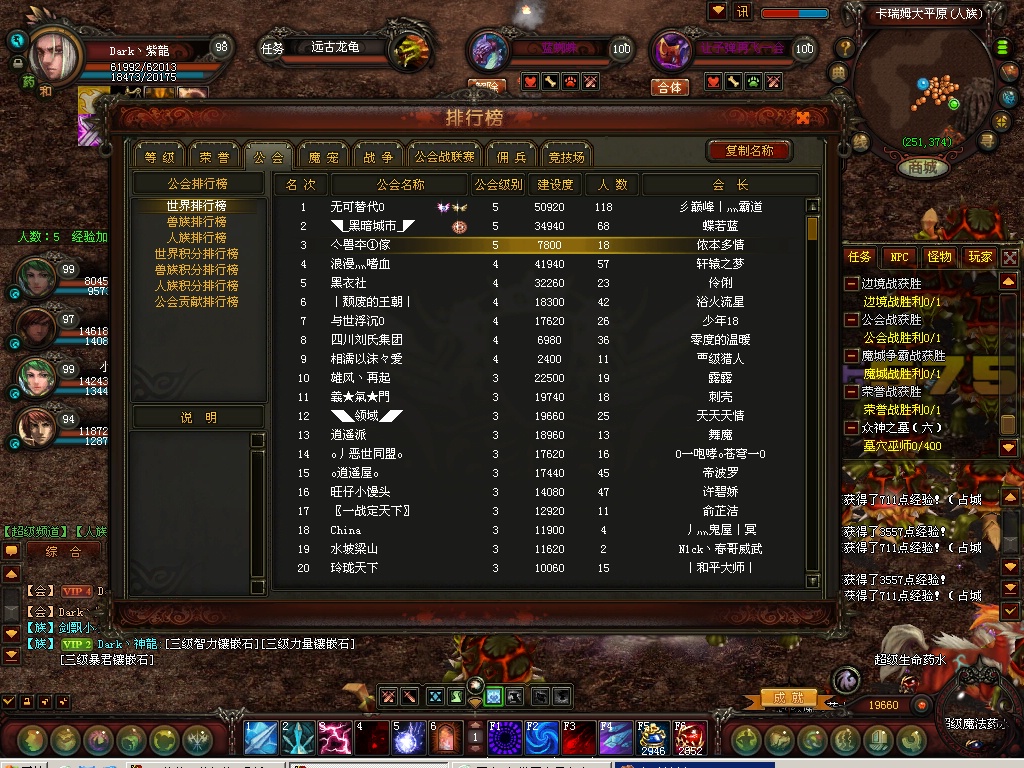The image size is (1024, 768).
Task: View the 竞技场 tab
Action: tap(566, 157)
